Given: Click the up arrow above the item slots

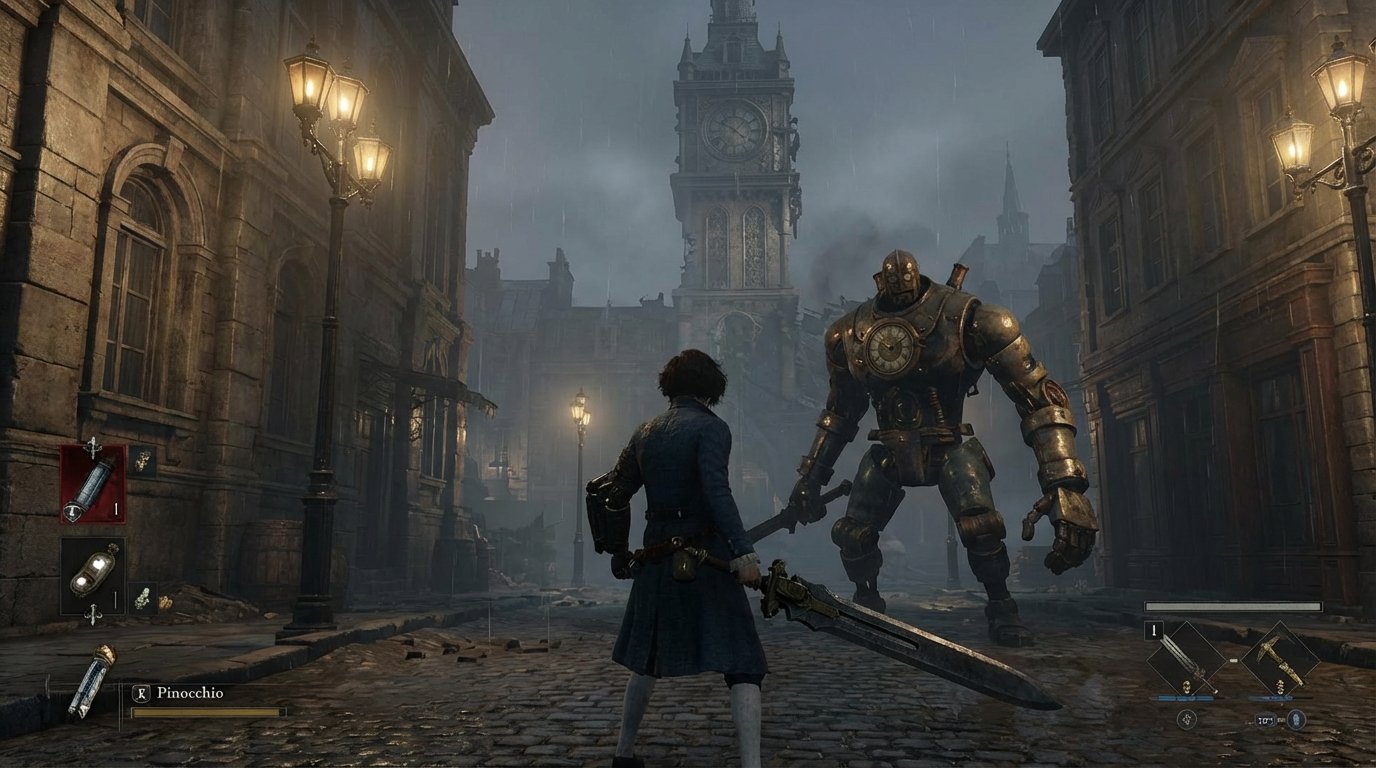Looking at the screenshot, I should point(93,446).
